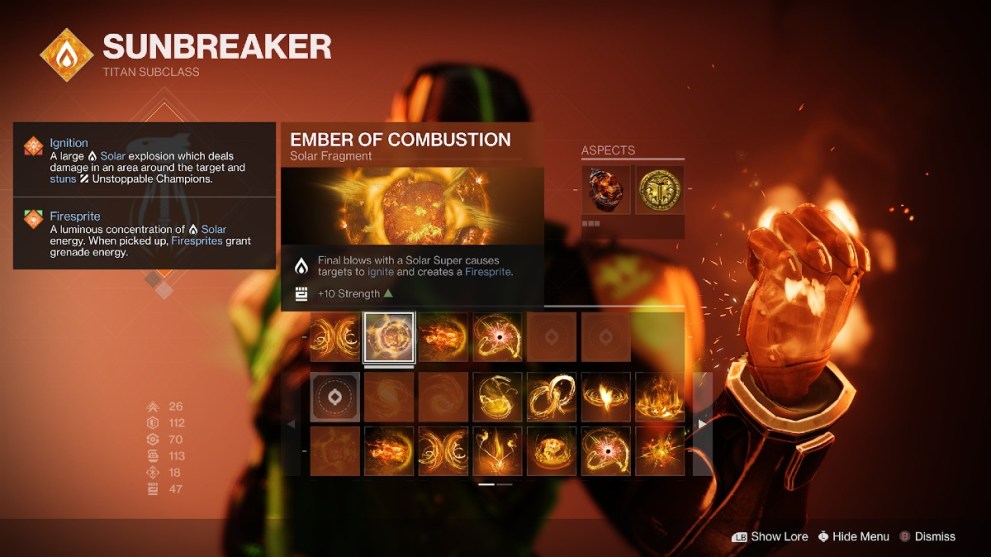Select the rising flame wisp fragment
Image resolution: width=991 pixels, height=557 pixels.
click(x=498, y=450)
